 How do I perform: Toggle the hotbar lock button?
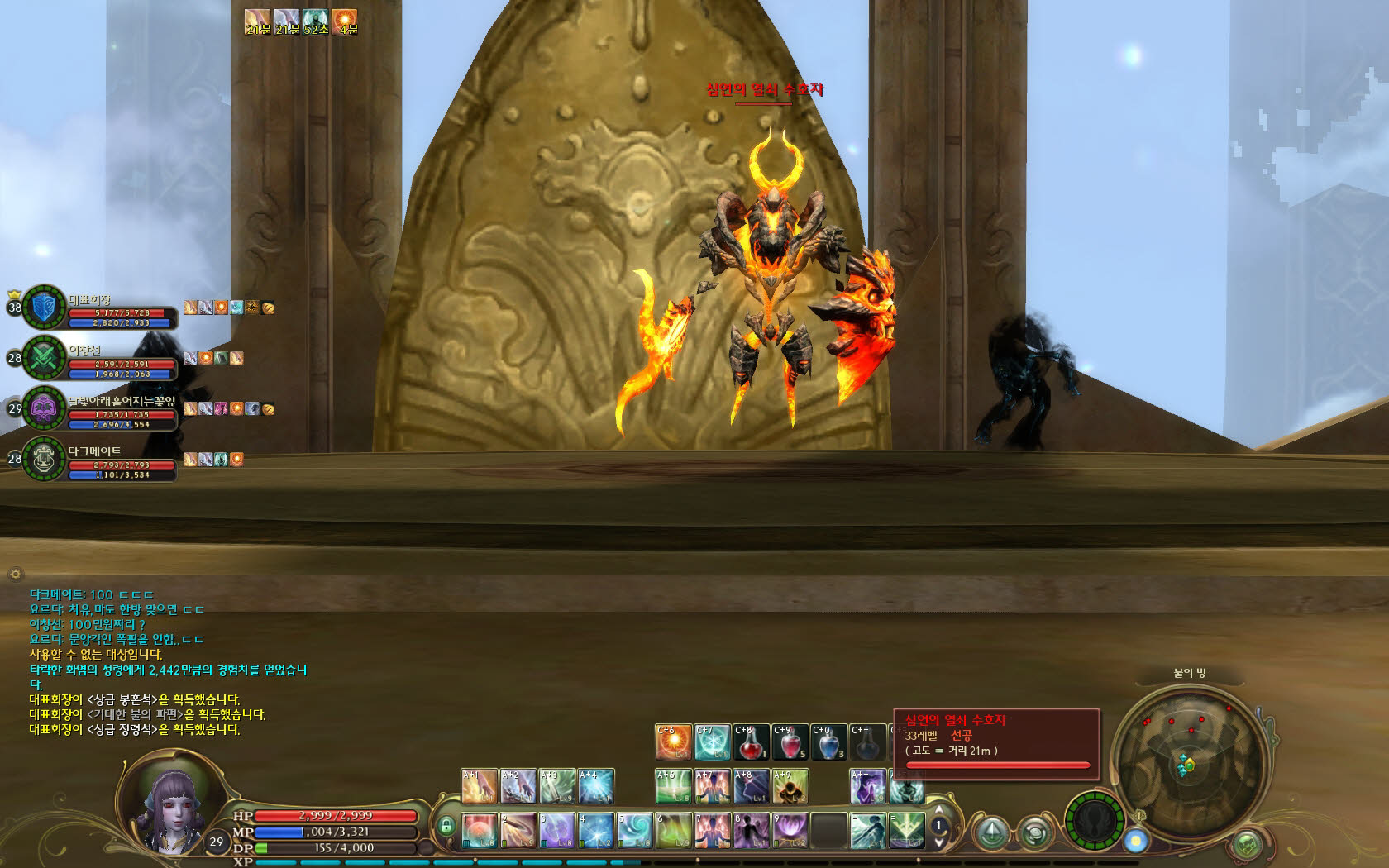pyautogui.click(x=446, y=826)
